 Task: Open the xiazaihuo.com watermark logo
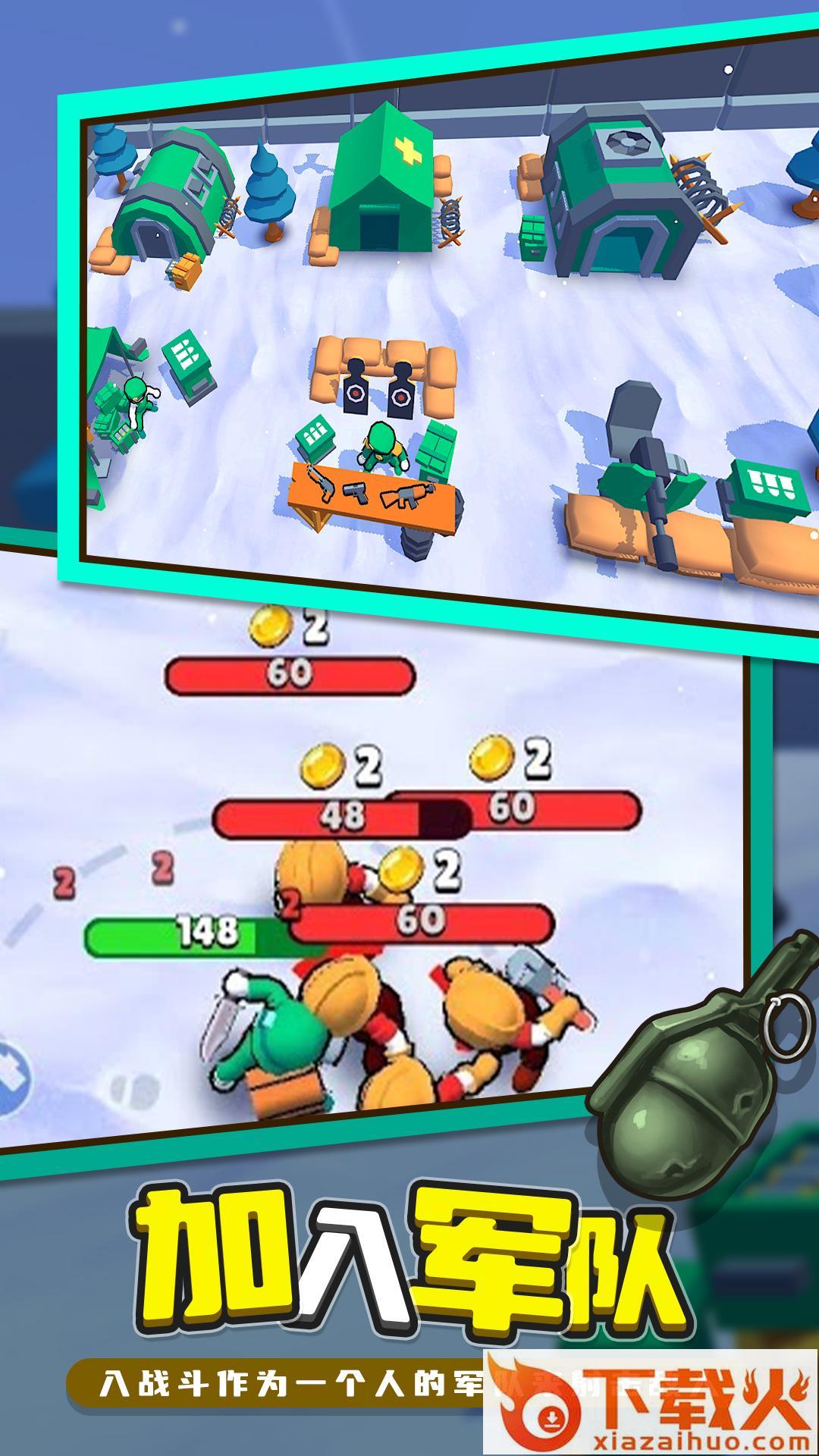[x=651, y=1402]
